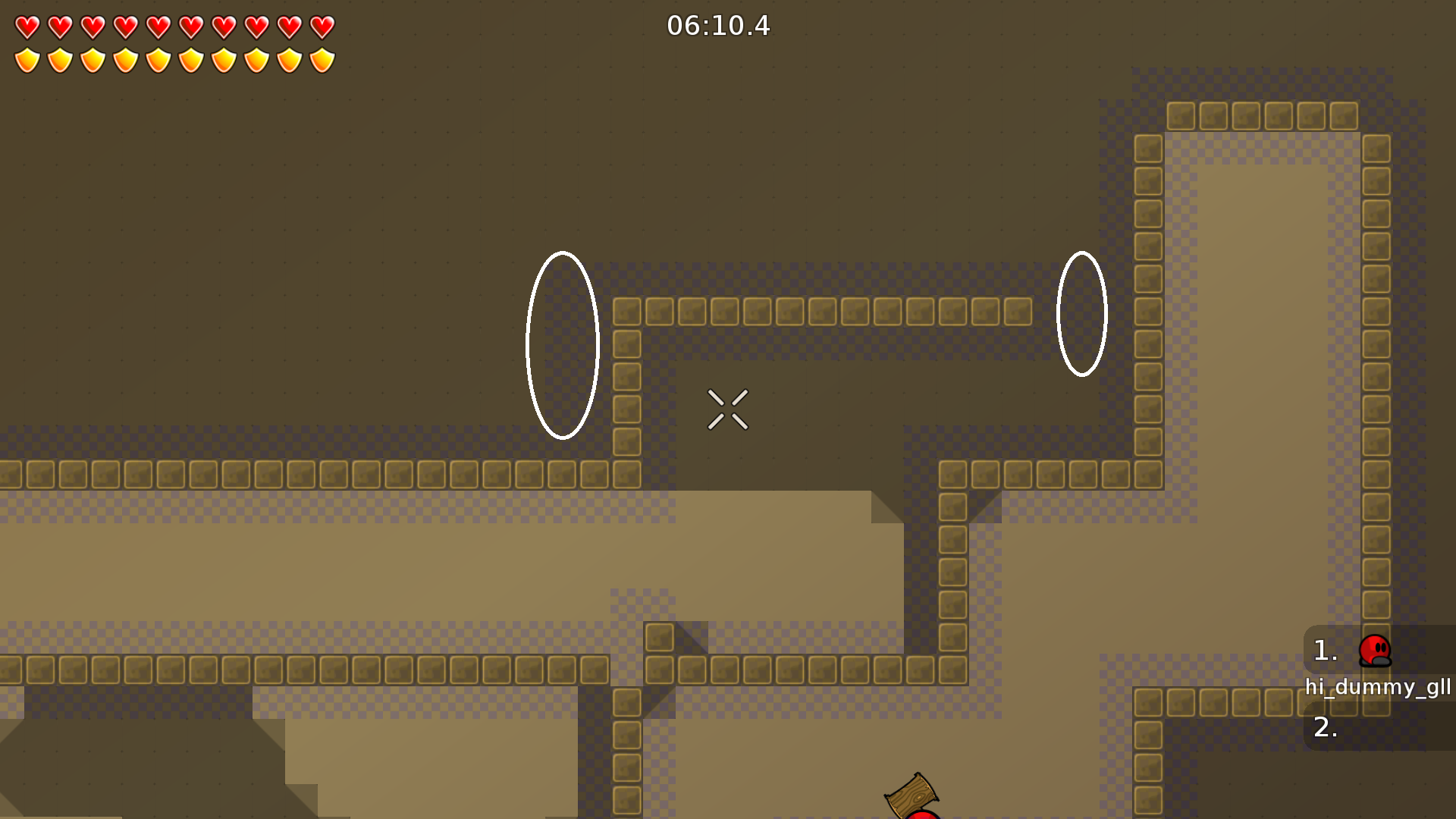Click the first red heart icon

pyautogui.click(x=27, y=27)
